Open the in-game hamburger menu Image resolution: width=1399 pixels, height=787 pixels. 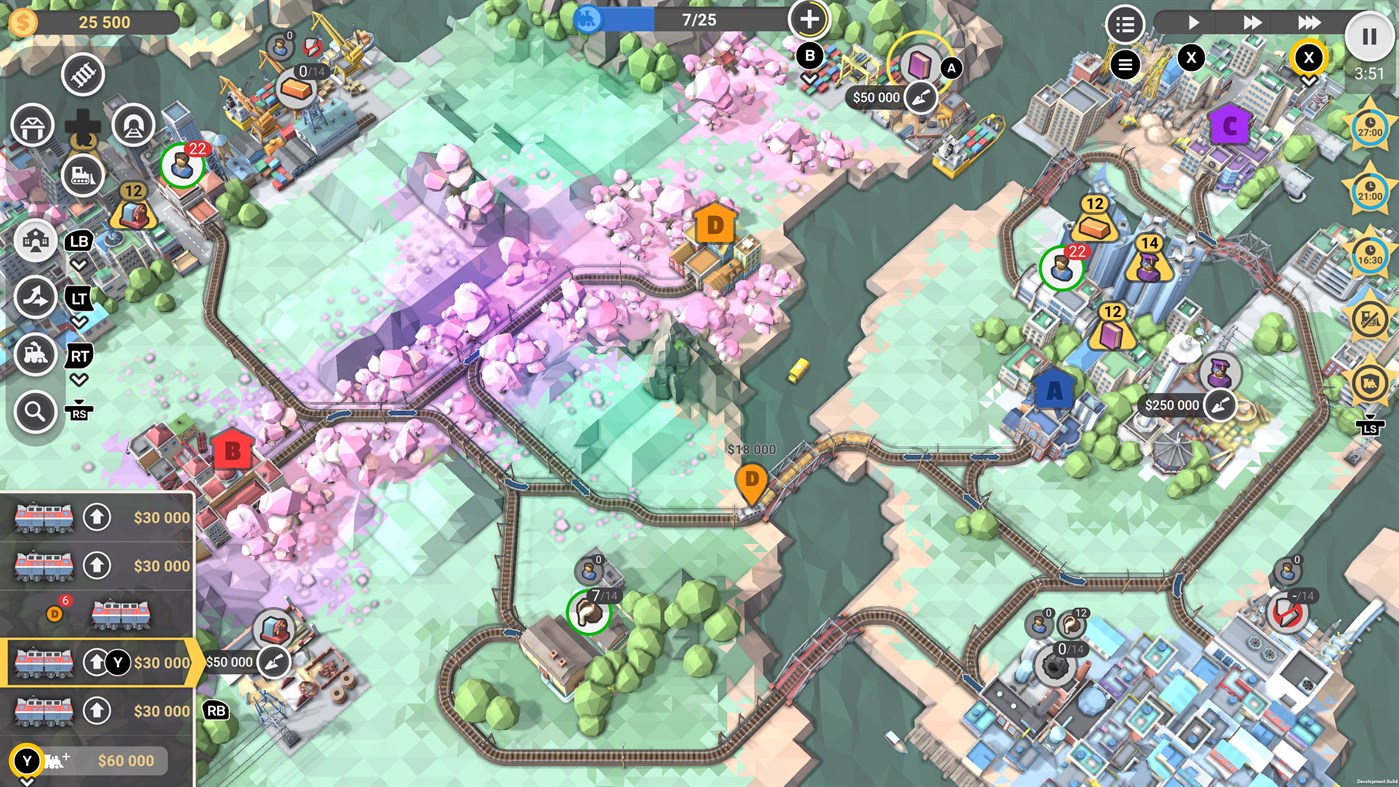(x=1125, y=64)
